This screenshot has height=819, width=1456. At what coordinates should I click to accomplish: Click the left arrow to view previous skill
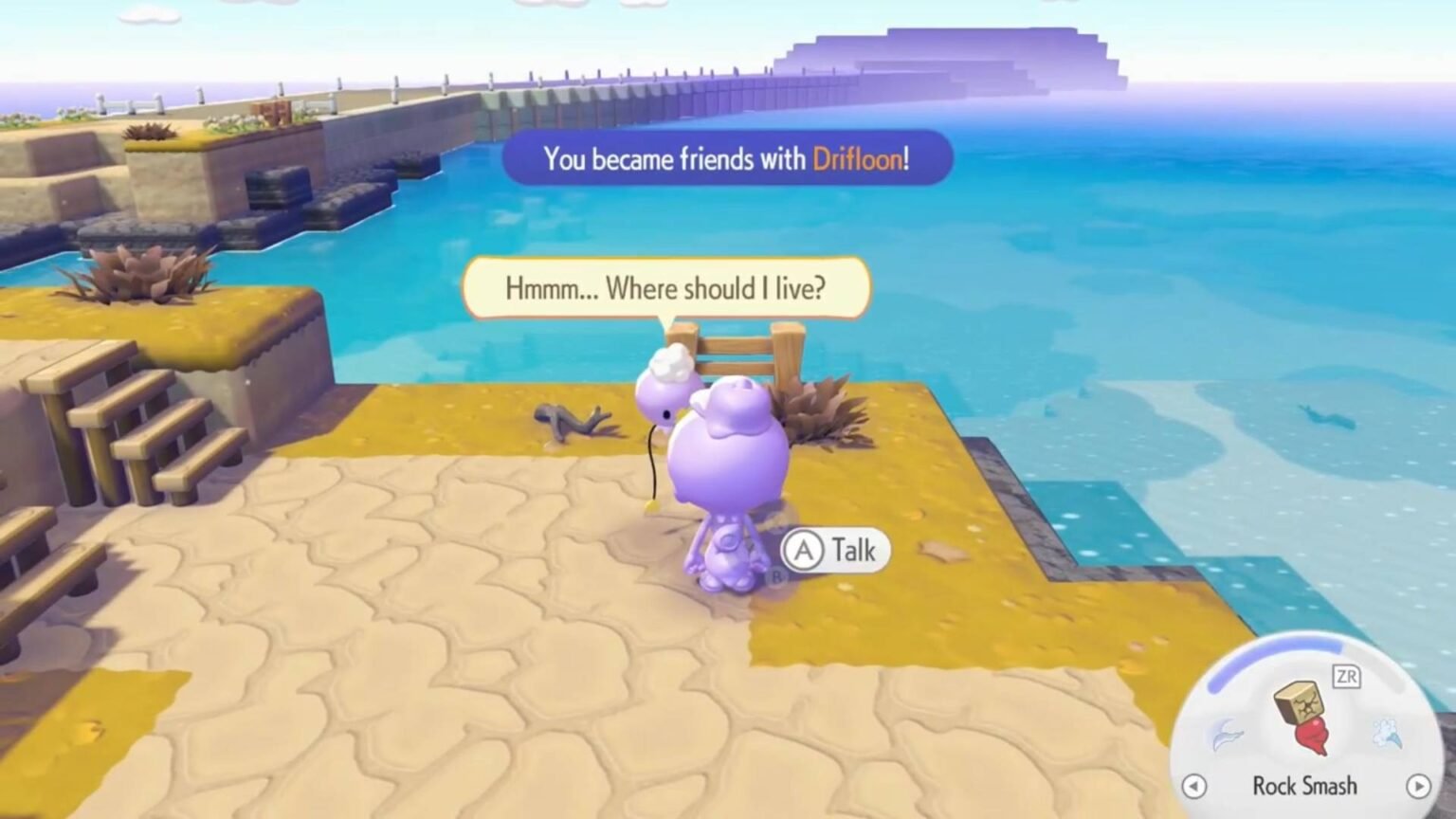[1193, 787]
